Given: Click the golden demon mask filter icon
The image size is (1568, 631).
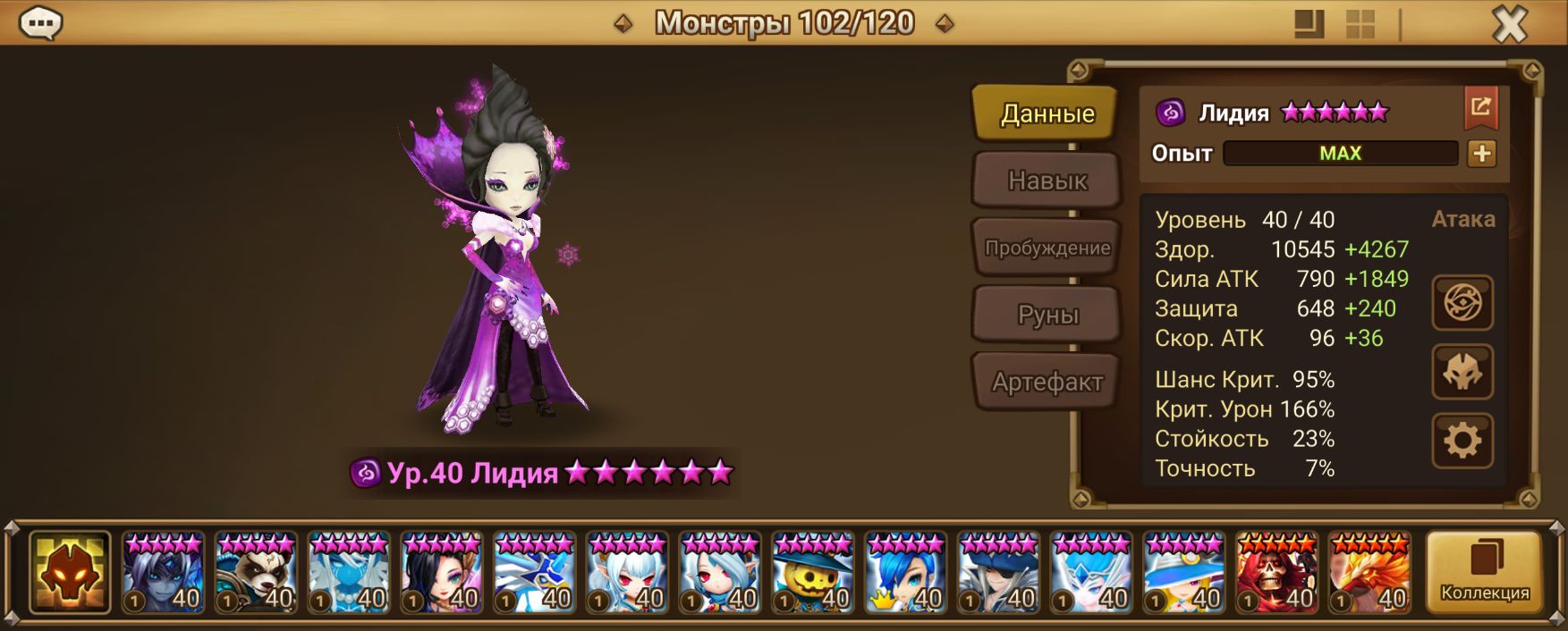Looking at the screenshot, I should [70, 572].
